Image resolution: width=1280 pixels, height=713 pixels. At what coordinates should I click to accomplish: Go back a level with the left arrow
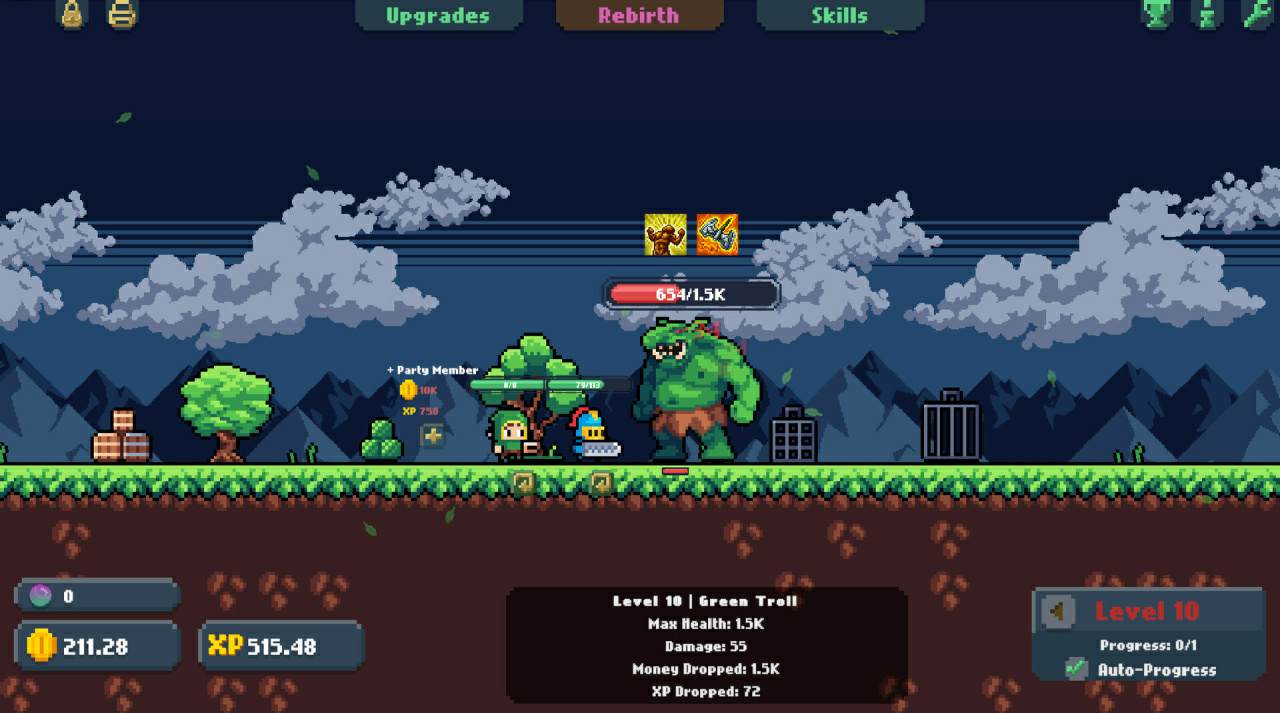(x=1057, y=611)
